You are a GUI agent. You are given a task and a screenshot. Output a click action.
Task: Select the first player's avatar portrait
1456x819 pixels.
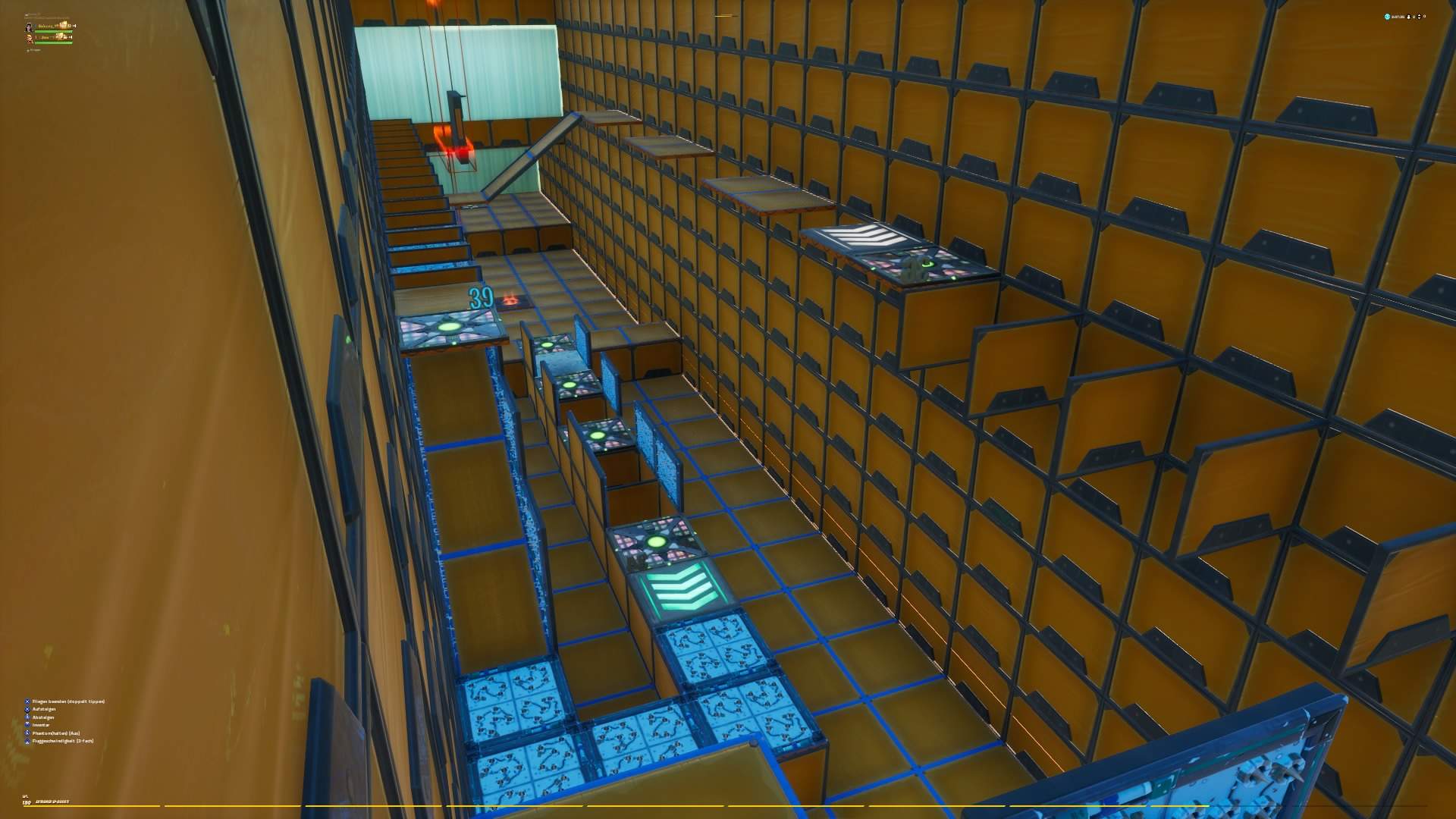pos(30,28)
